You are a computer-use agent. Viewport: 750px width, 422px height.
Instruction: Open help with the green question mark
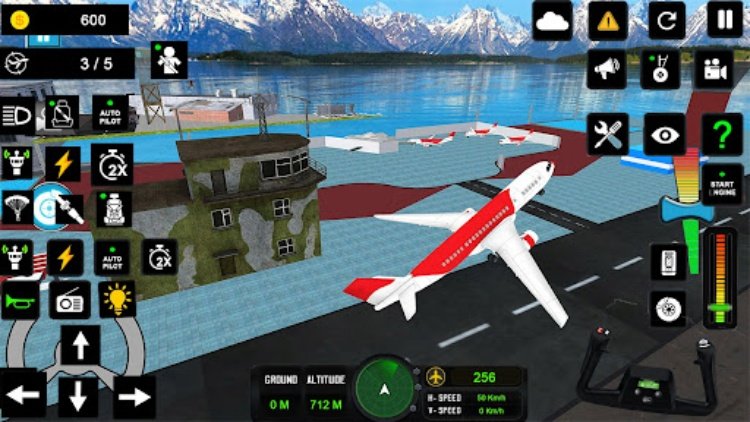click(x=722, y=134)
